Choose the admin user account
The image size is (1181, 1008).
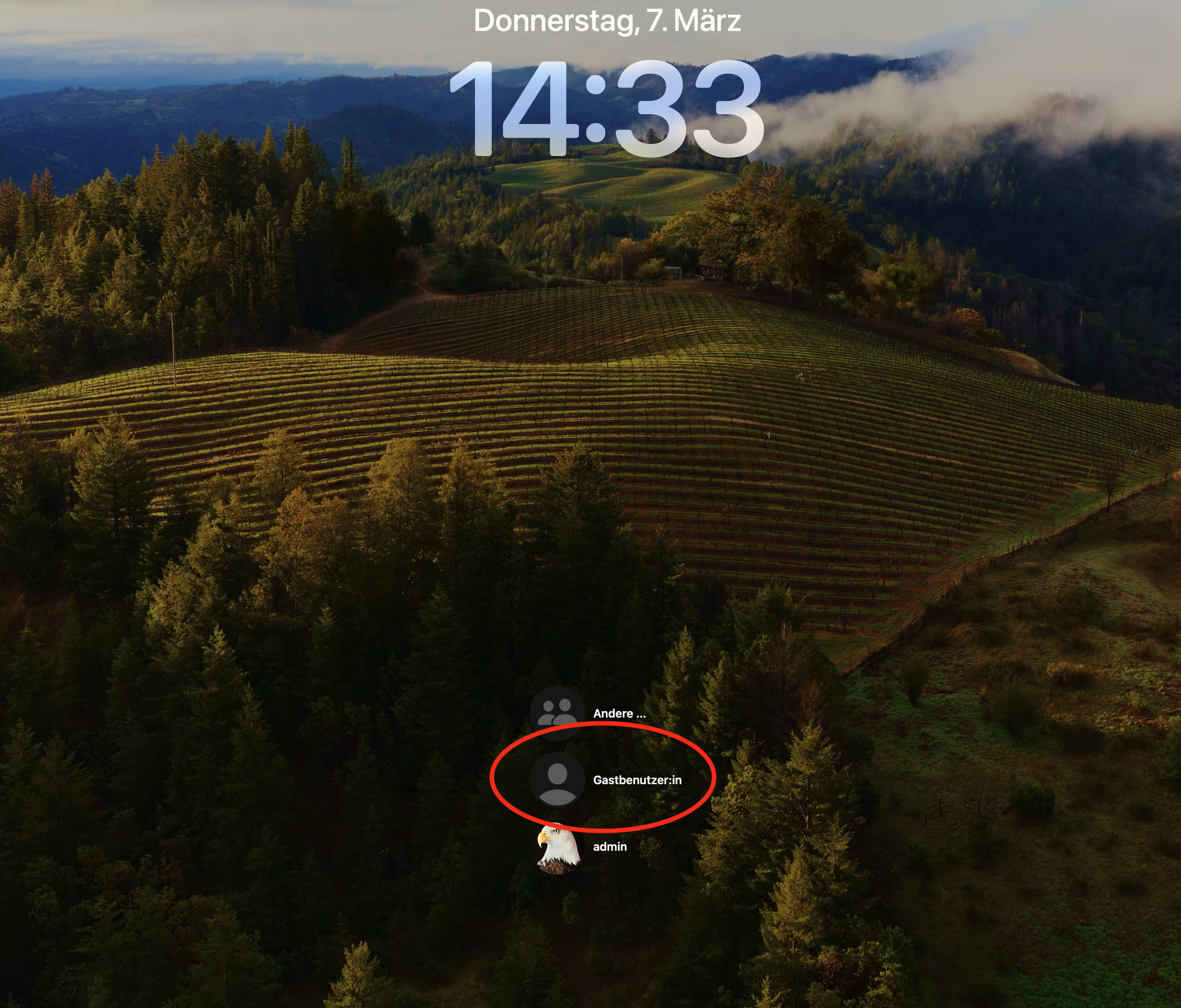click(x=610, y=847)
